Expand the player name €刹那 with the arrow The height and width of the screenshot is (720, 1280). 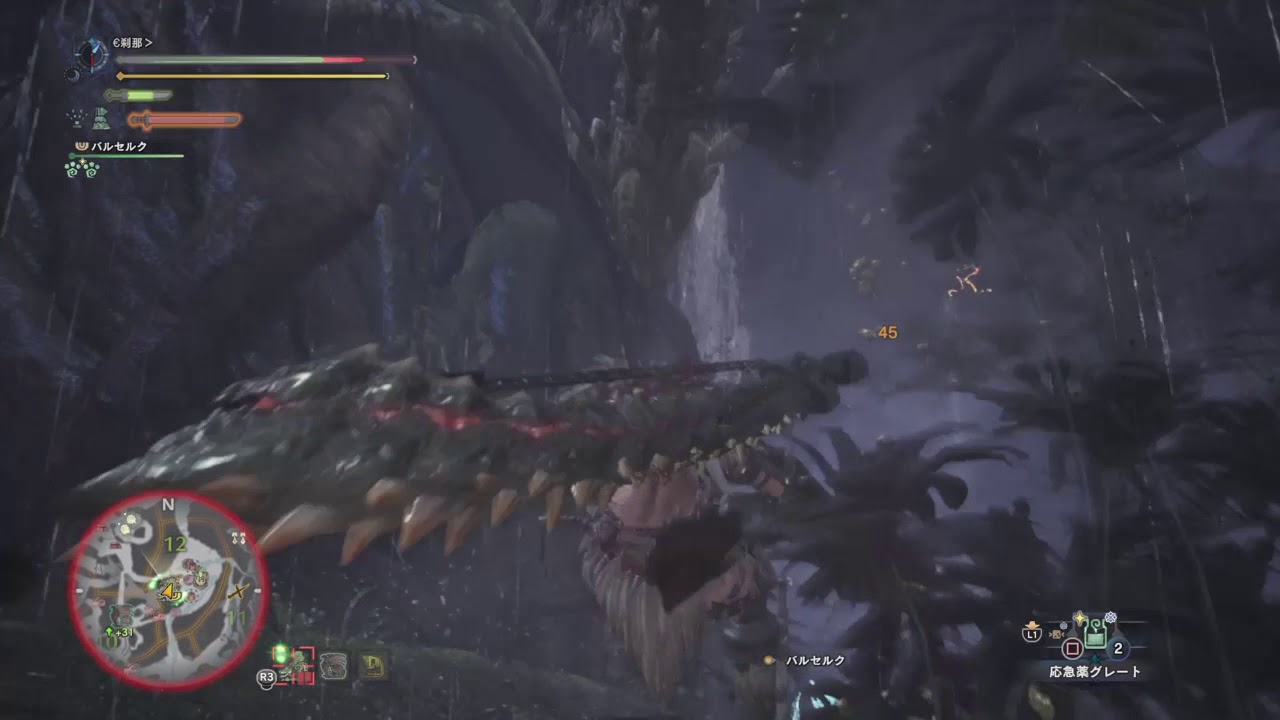coord(149,43)
